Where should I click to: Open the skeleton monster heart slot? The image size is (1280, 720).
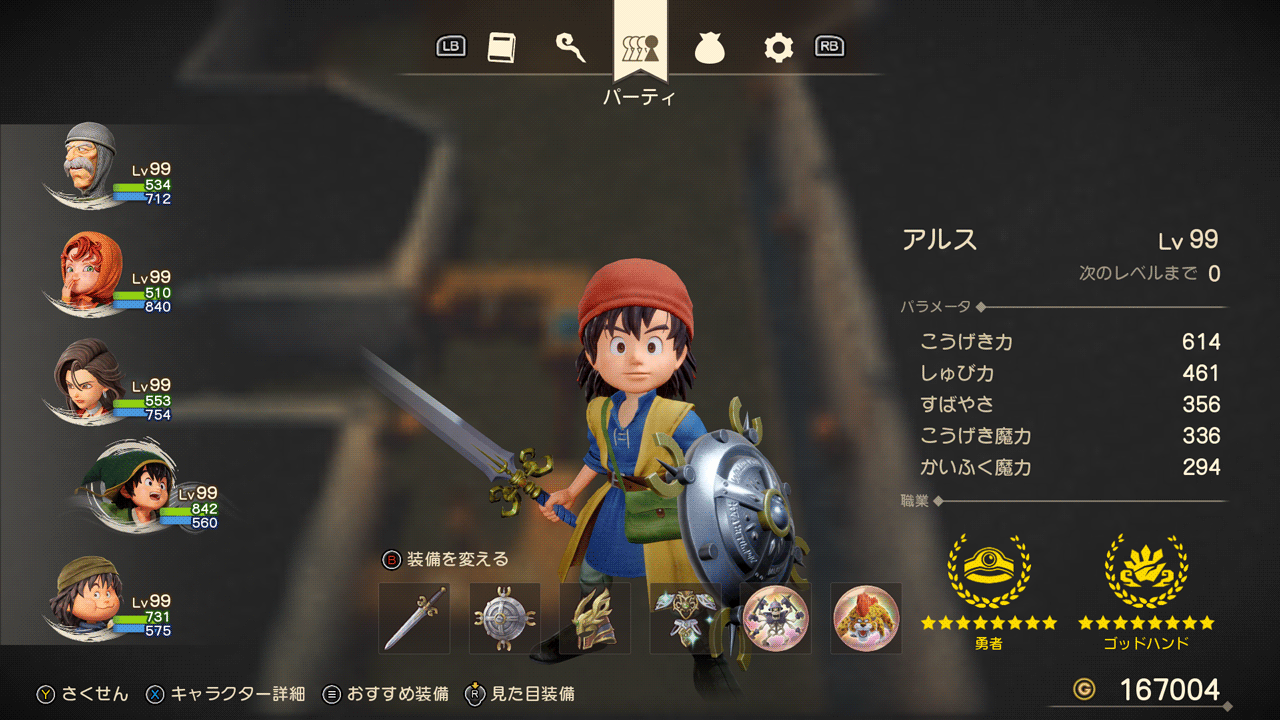(x=775, y=619)
